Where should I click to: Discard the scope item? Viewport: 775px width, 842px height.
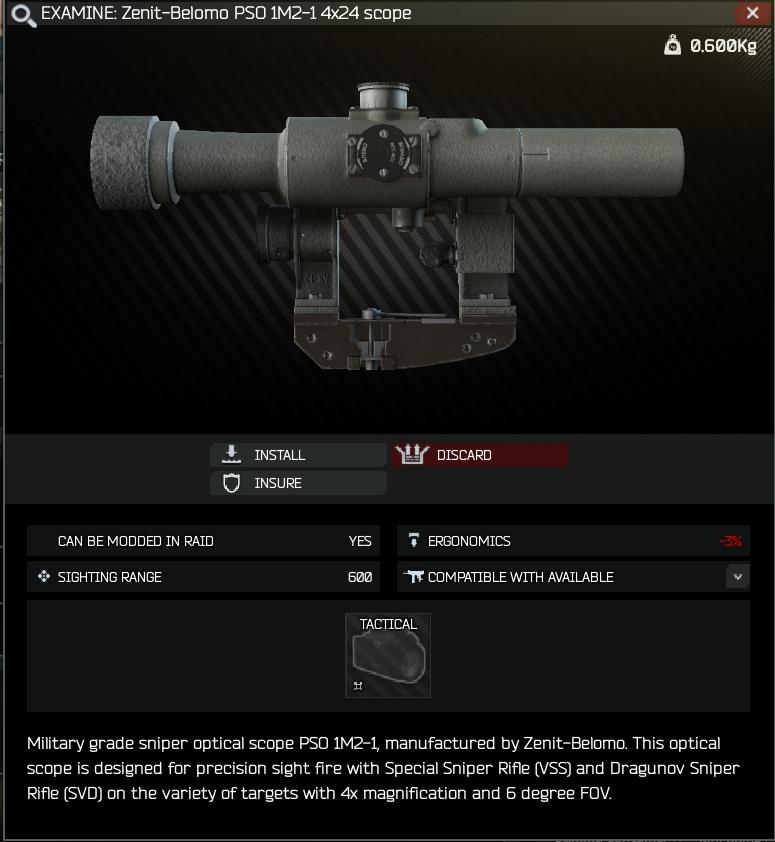(479, 455)
